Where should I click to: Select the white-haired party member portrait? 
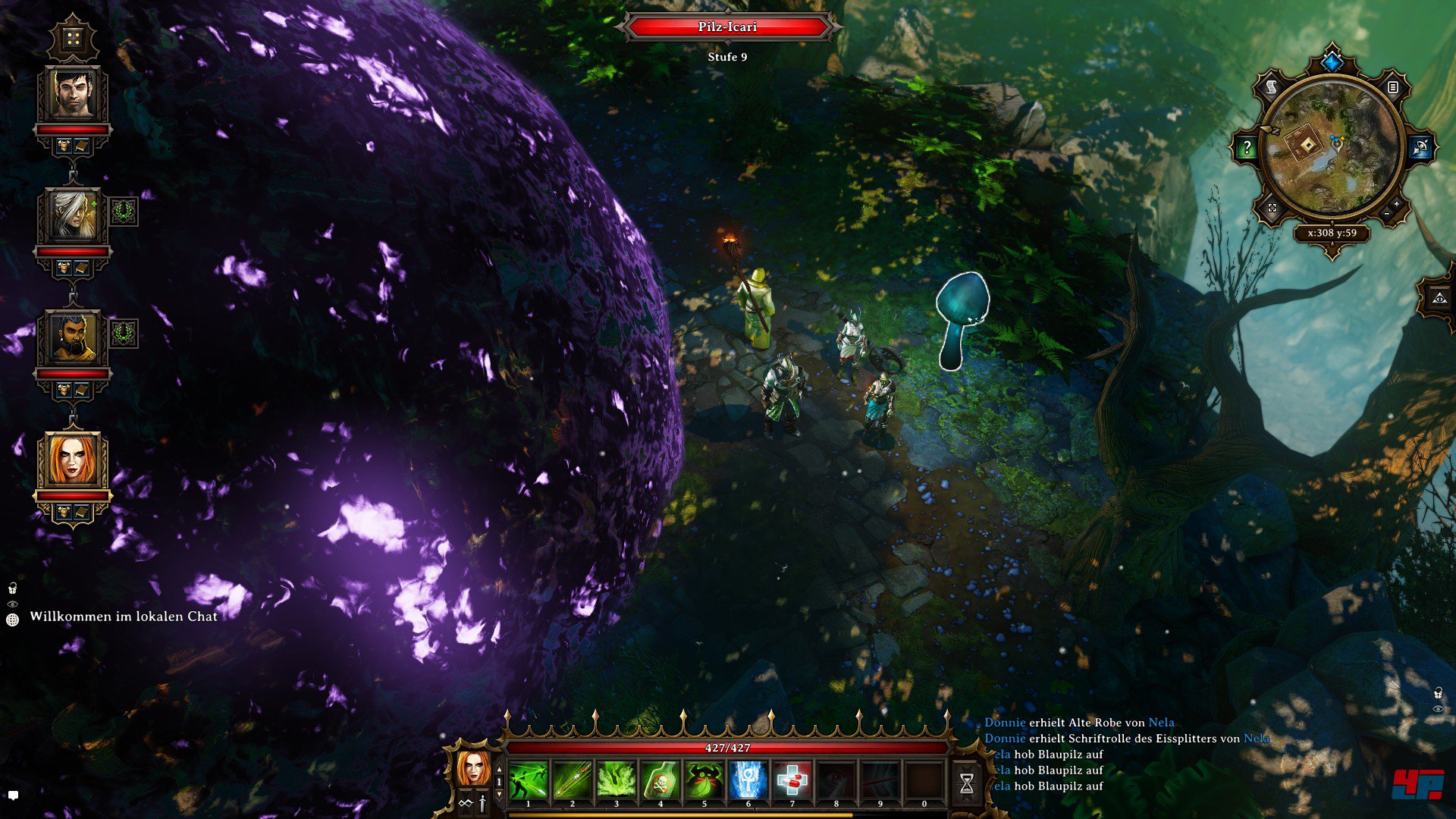[73, 216]
